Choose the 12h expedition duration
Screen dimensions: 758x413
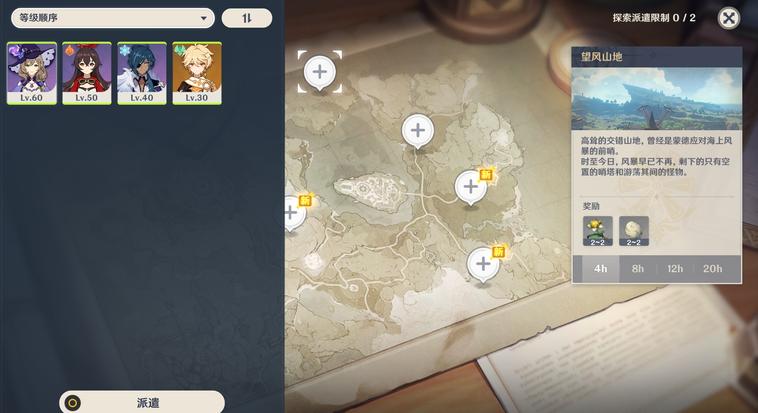click(675, 268)
